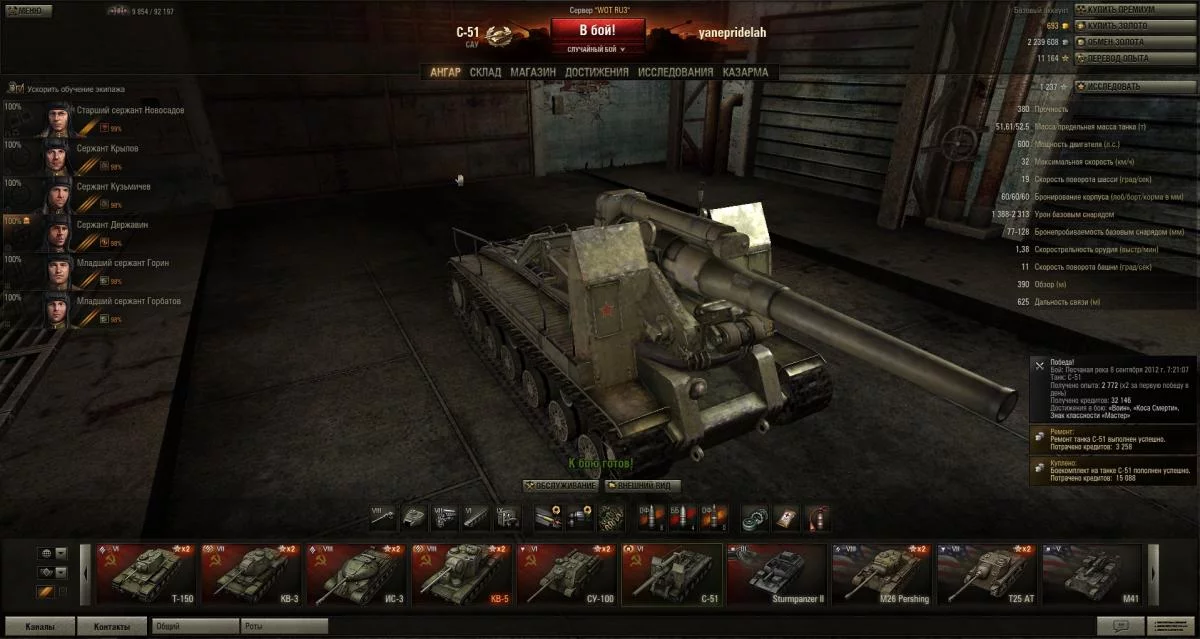Open the Обмен золота button
1200x639 pixels.
coord(1134,42)
